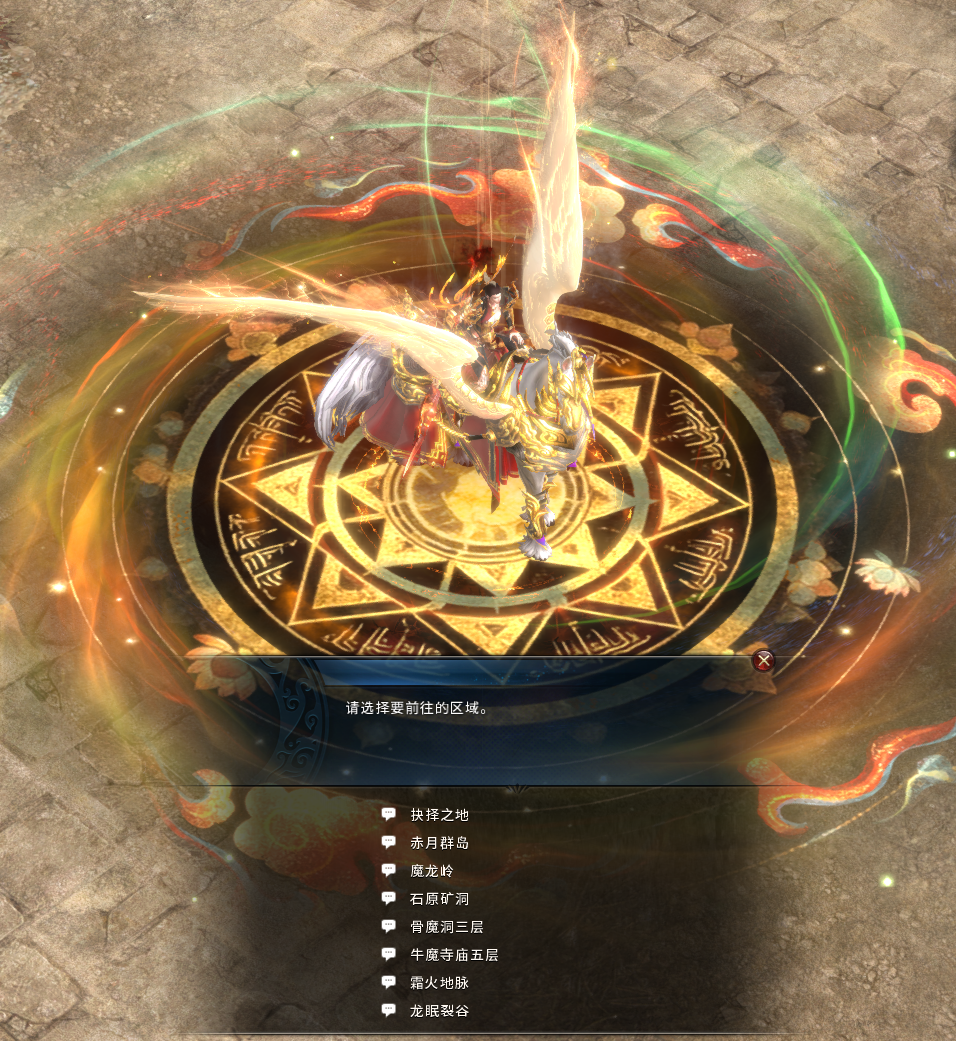Pick the 石原矿洞 destination
The height and width of the screenshot is (1041, 956).
coord(439,899)
